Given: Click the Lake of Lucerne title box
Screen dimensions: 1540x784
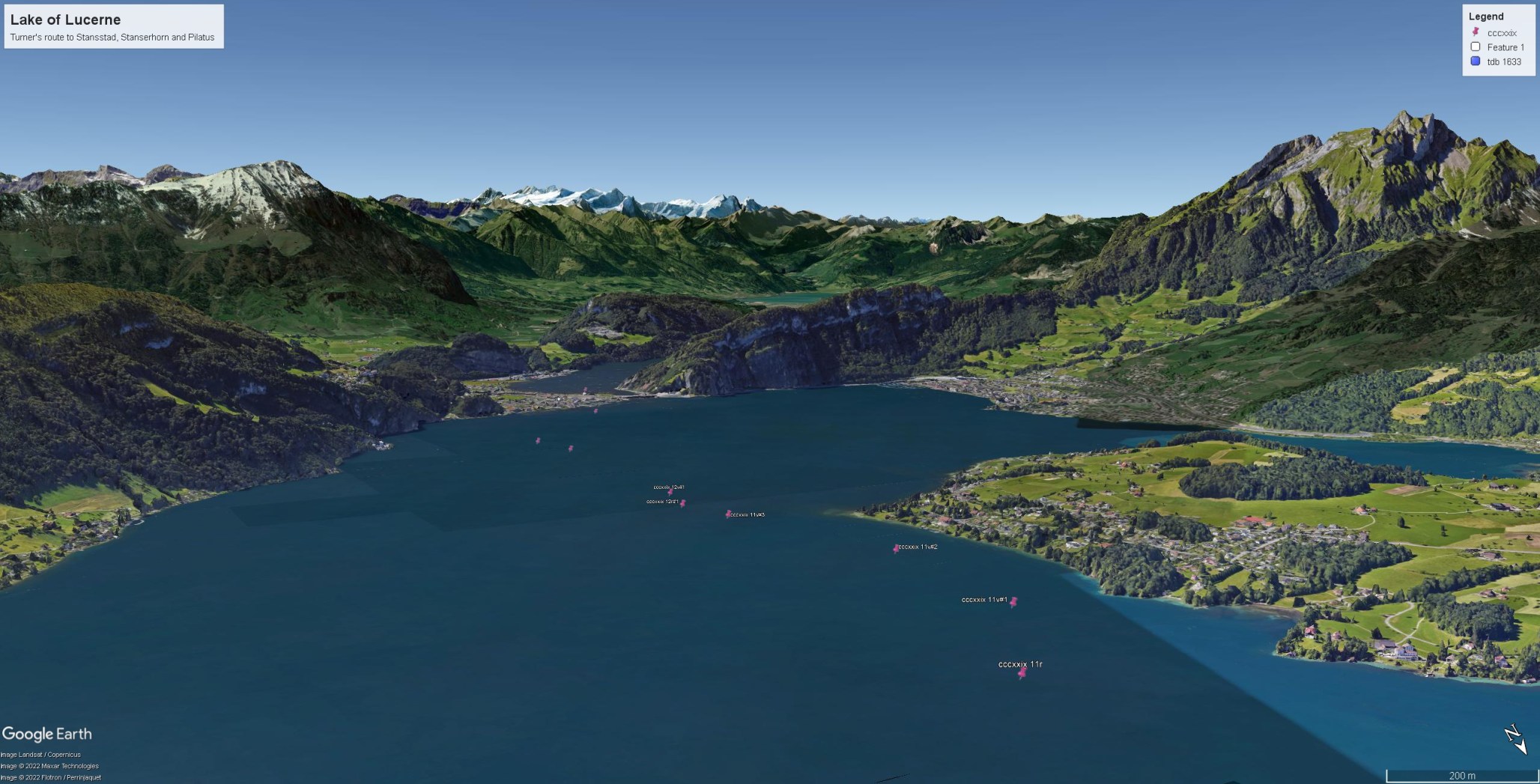Looking at the screenshot, I should (x=114, y=26).
